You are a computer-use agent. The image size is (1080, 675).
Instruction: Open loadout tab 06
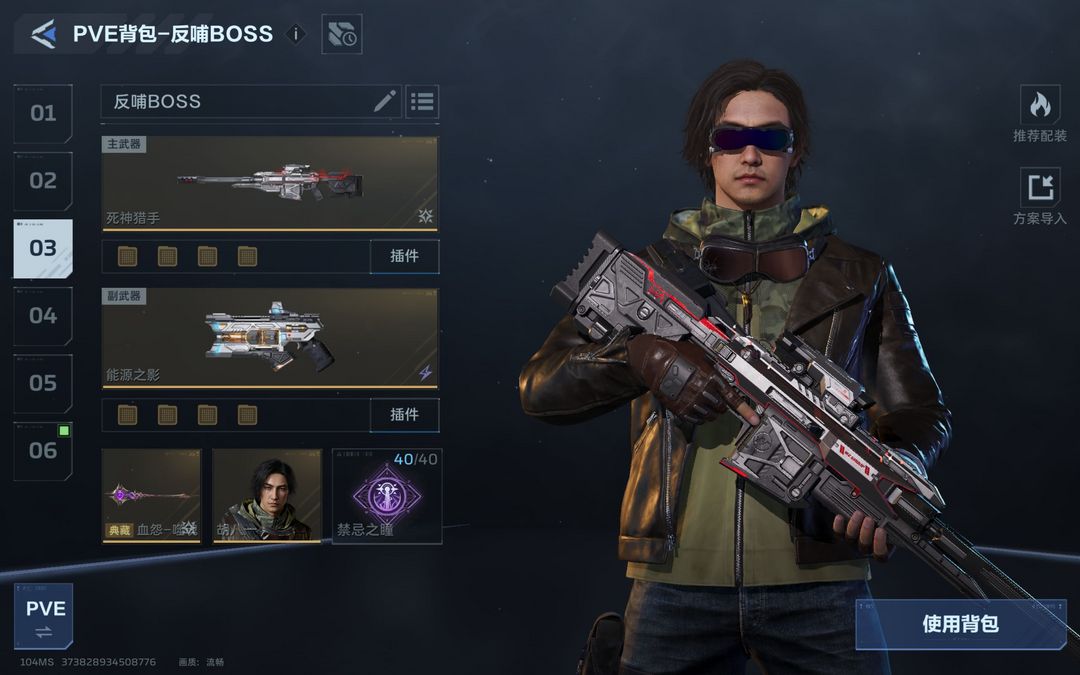pyautogui.click(x=43, y=450)
